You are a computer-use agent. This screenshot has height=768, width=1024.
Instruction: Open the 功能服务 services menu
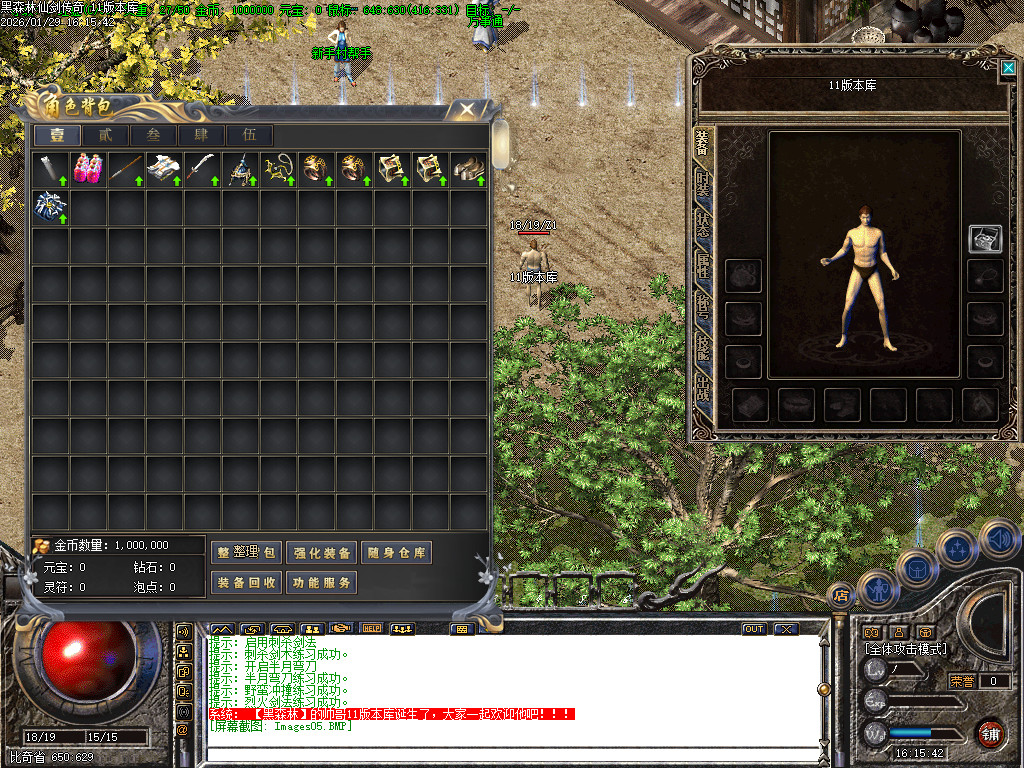(321, 582)
